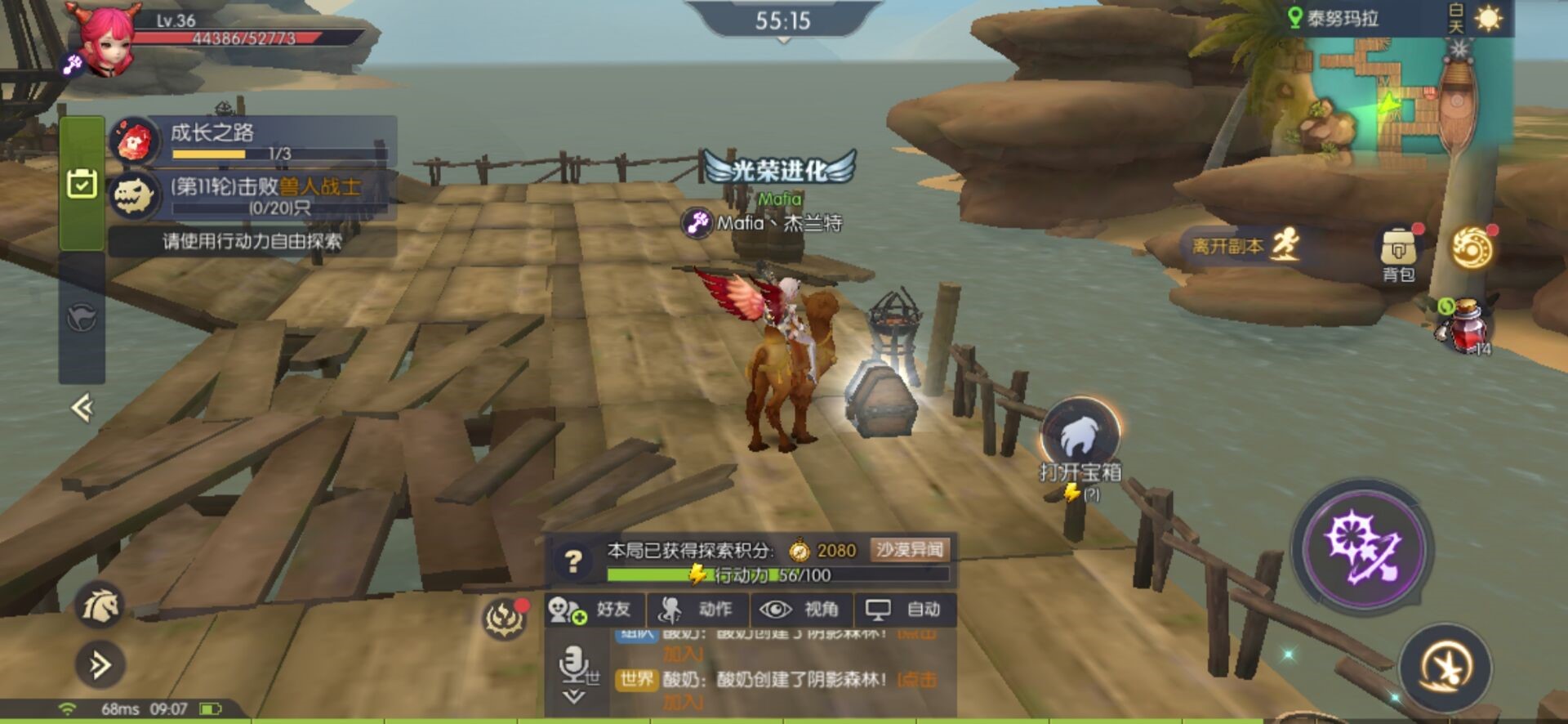1568x724 pixels.
Task: Toggle the horse mount button
Action: [x=100, y=606]
